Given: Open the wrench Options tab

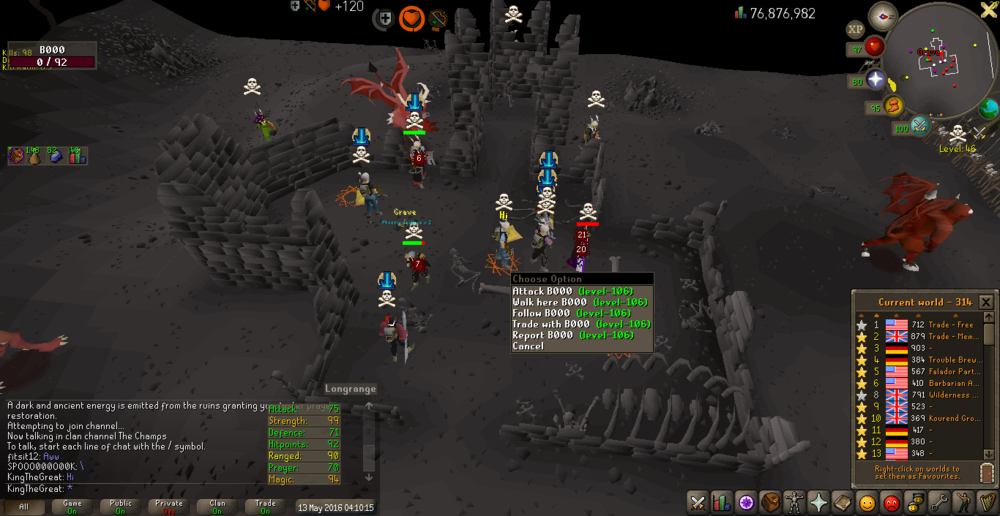Looking at the screenshot, I should (940, 502).
